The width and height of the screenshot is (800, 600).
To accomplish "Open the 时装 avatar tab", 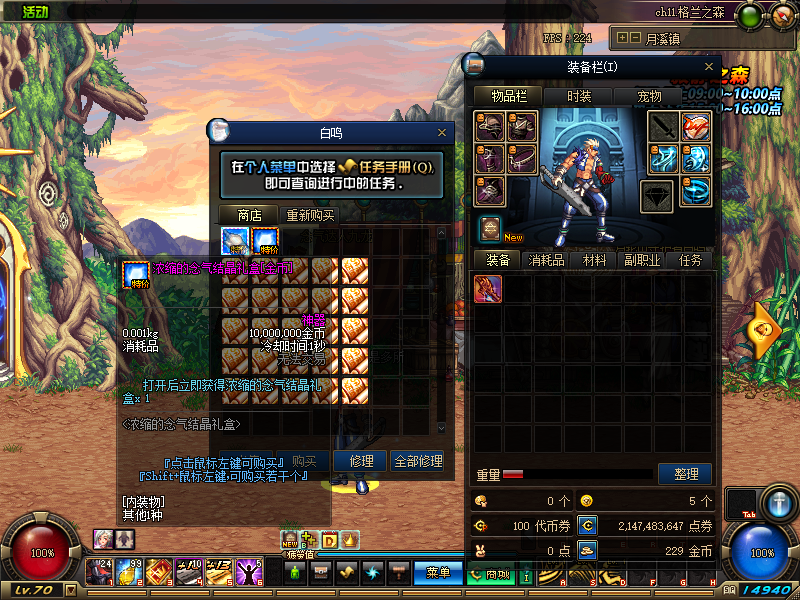I will click(579, 96).
